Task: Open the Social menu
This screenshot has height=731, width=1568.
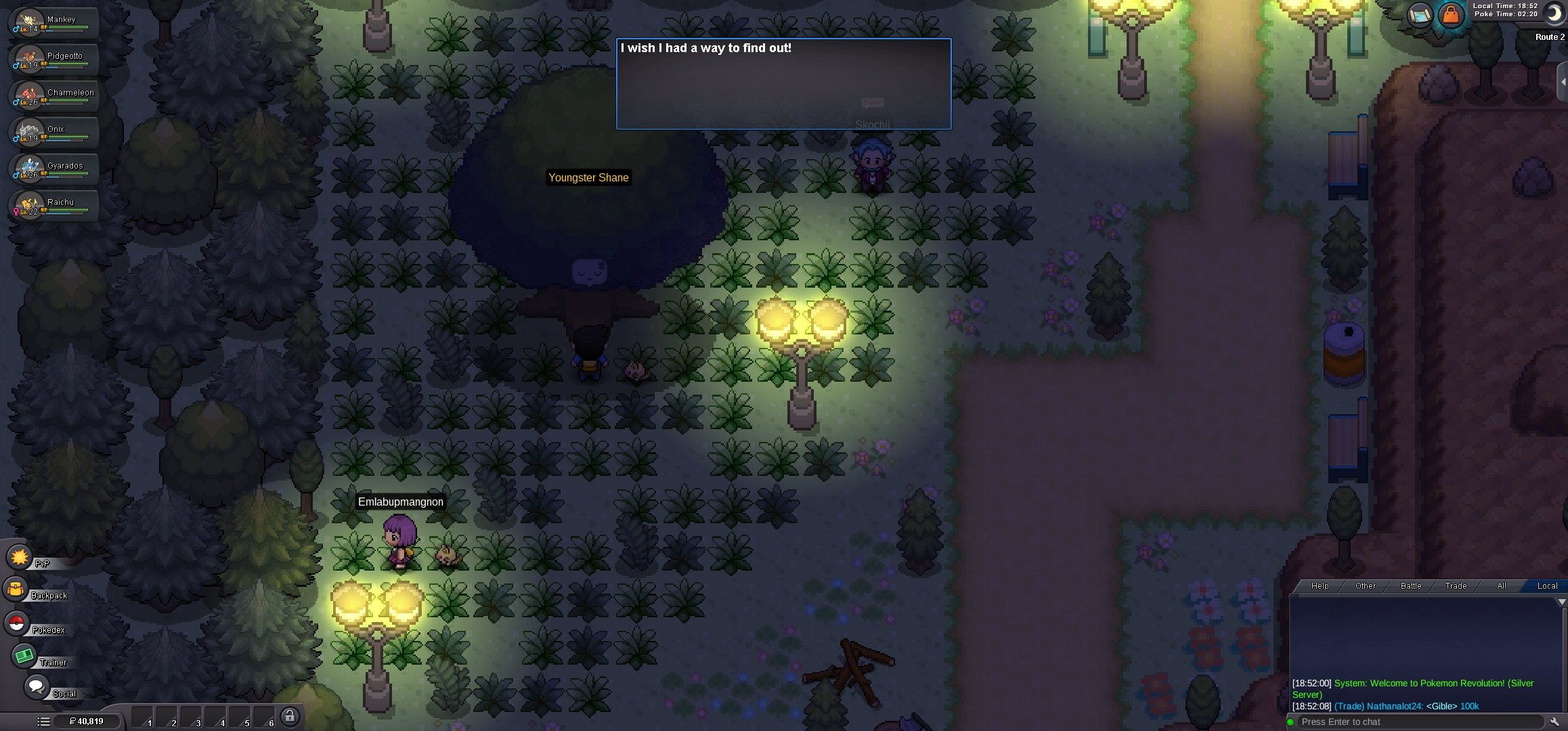Action: pos(36,686)
